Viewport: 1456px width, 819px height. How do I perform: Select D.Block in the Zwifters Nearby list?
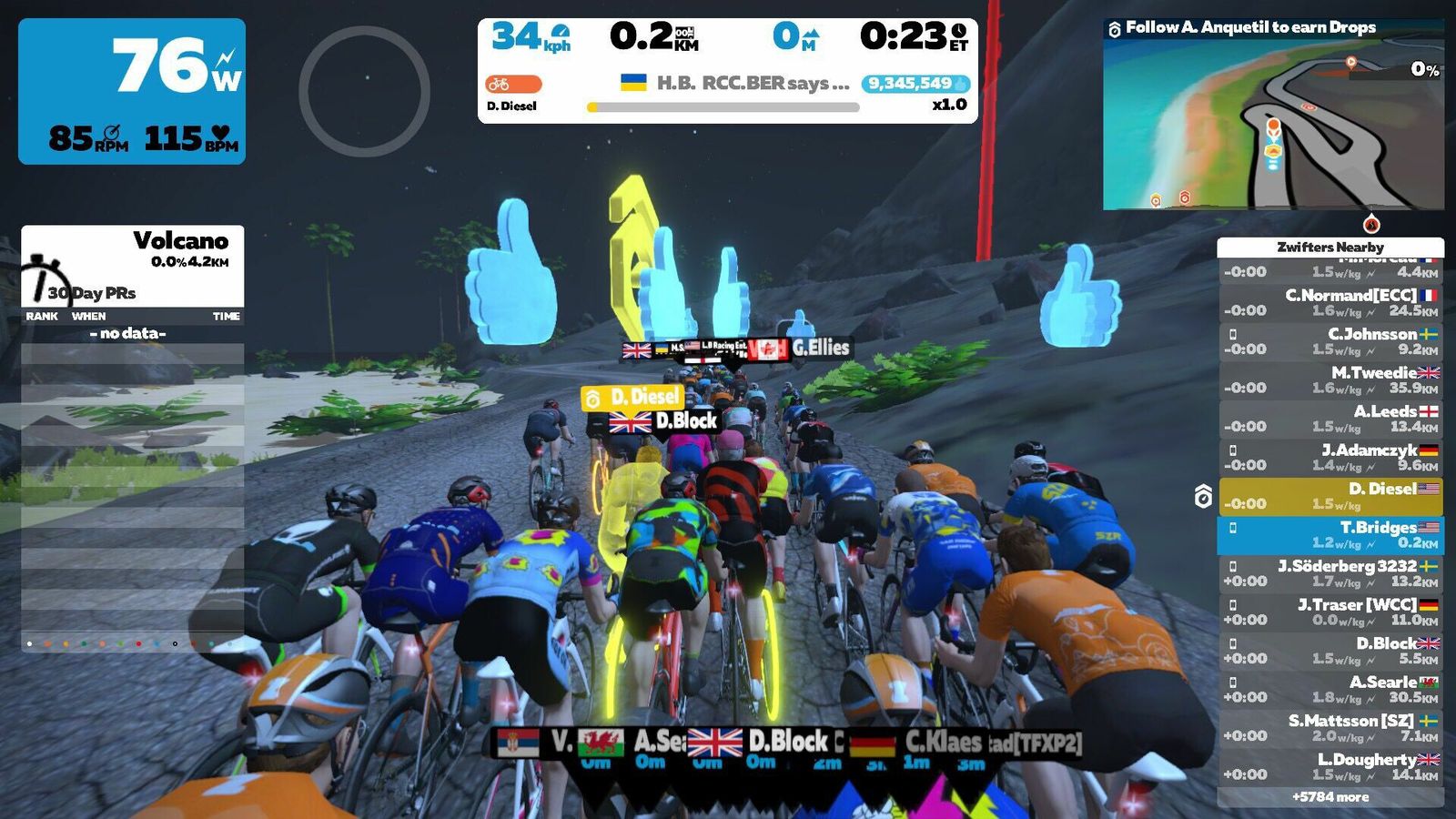(1330, 651)
